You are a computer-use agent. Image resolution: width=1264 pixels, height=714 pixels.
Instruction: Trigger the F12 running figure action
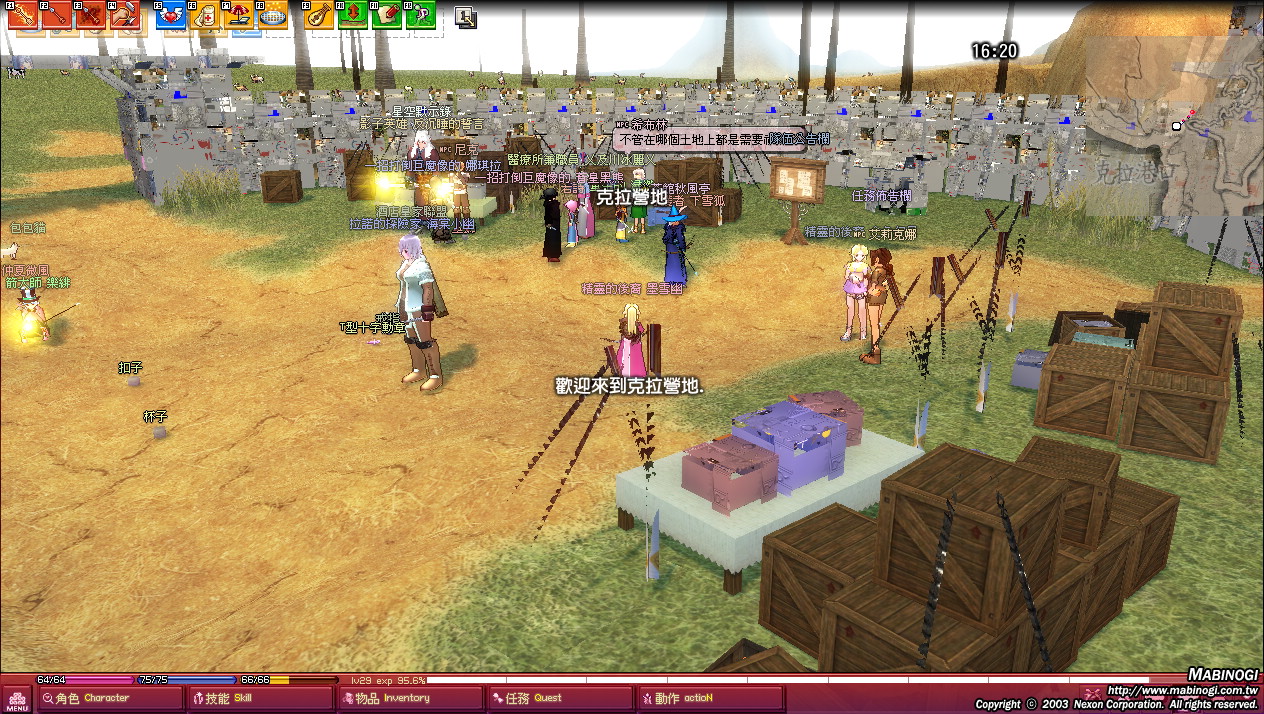[421, 15]
